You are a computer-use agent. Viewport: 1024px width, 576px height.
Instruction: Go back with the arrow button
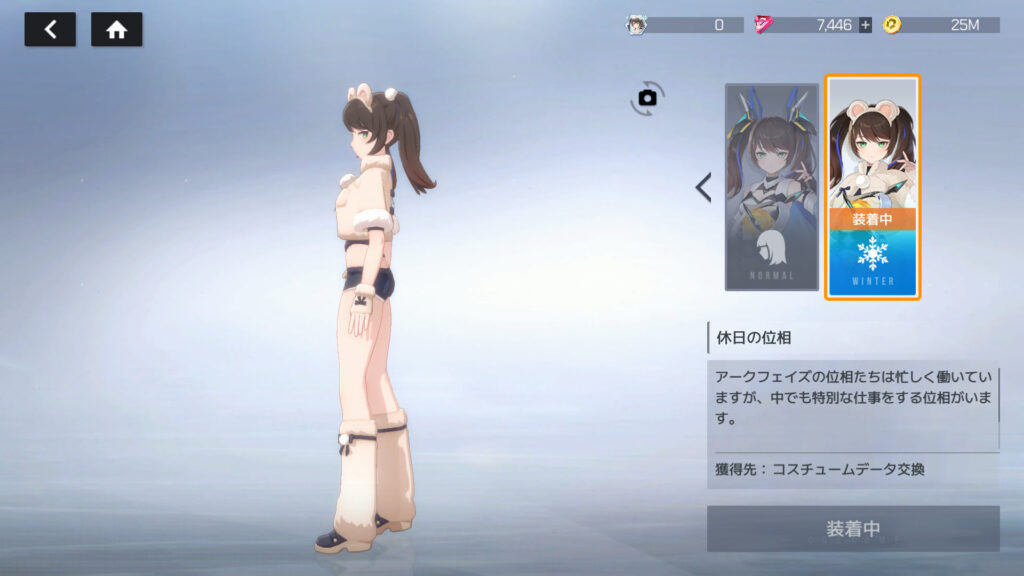[50, 30]
